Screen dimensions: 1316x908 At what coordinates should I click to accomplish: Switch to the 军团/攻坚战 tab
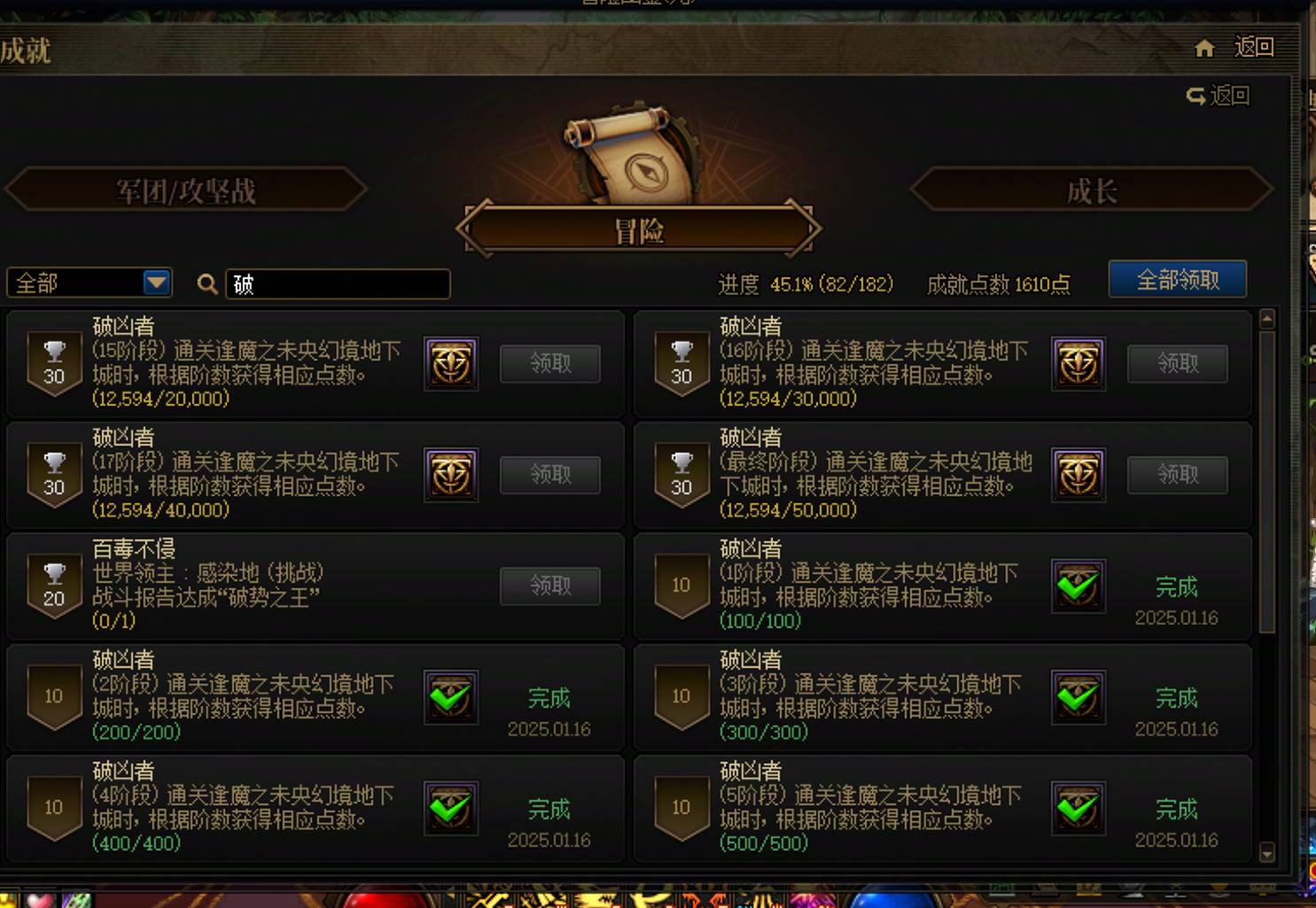point(186,190)
